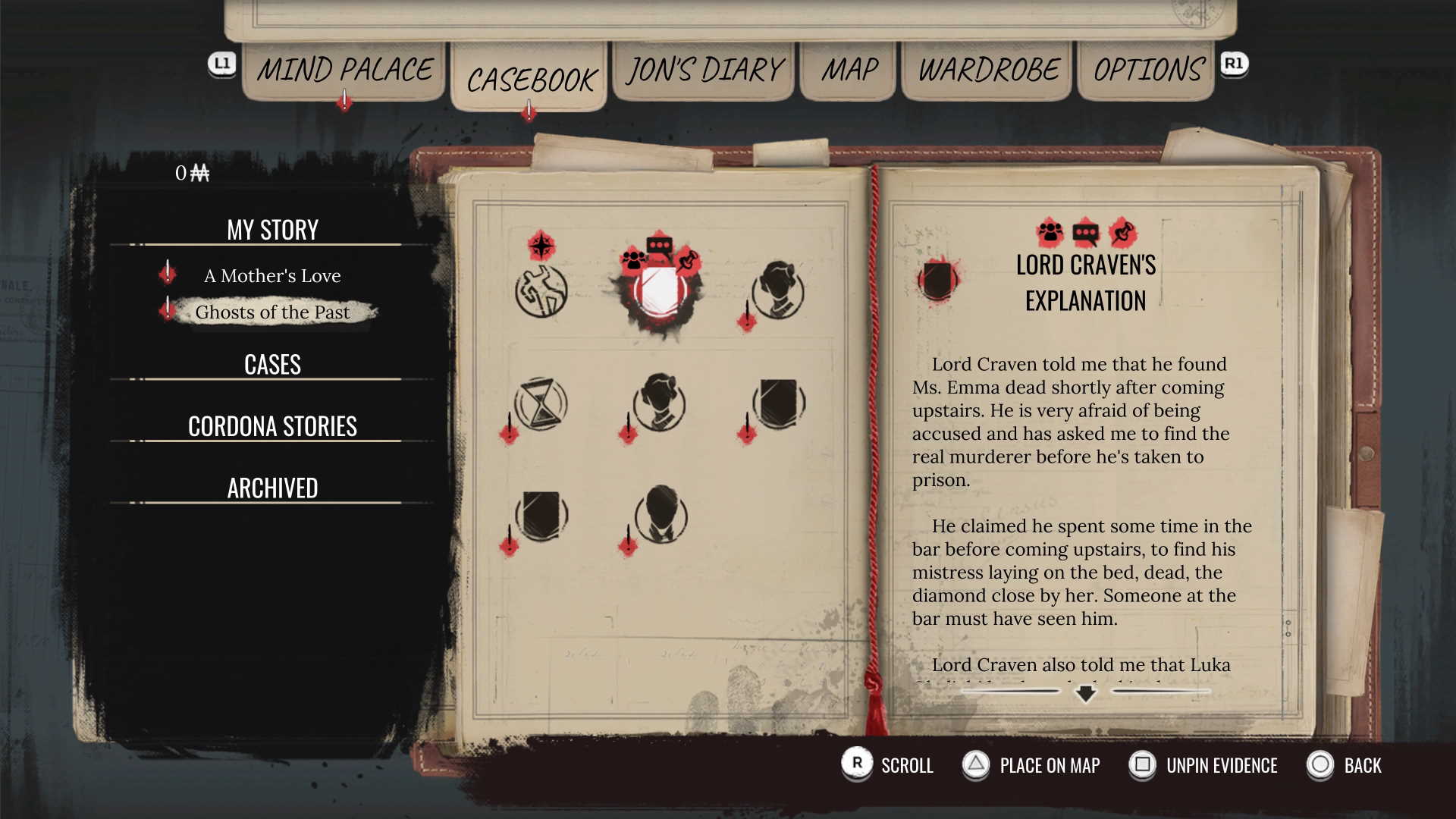
Task: Select the A Mother's Love case
Action: coord(272,276)
